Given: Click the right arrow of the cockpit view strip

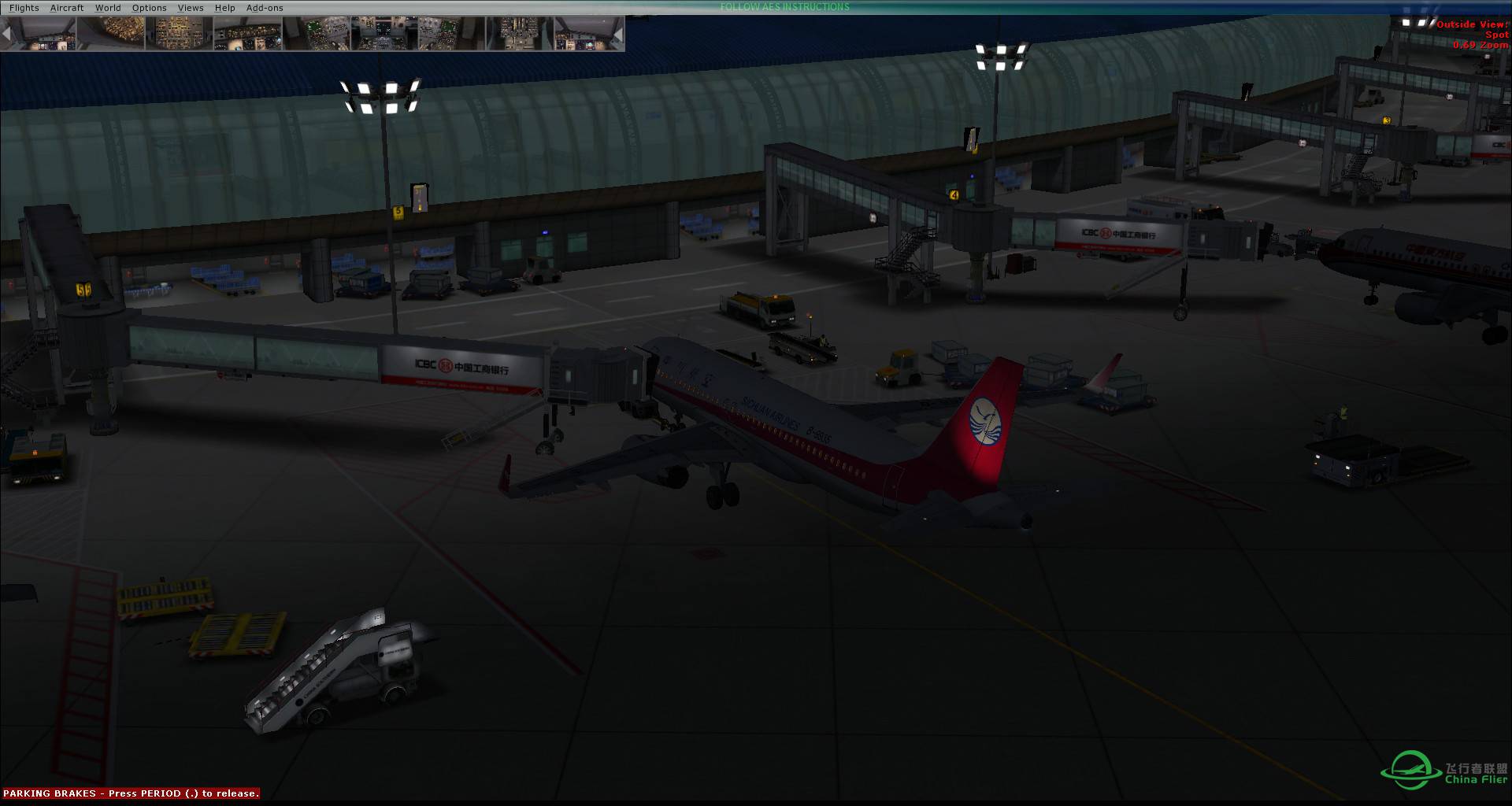Looking at the screenshot, I should coord(618,35).
